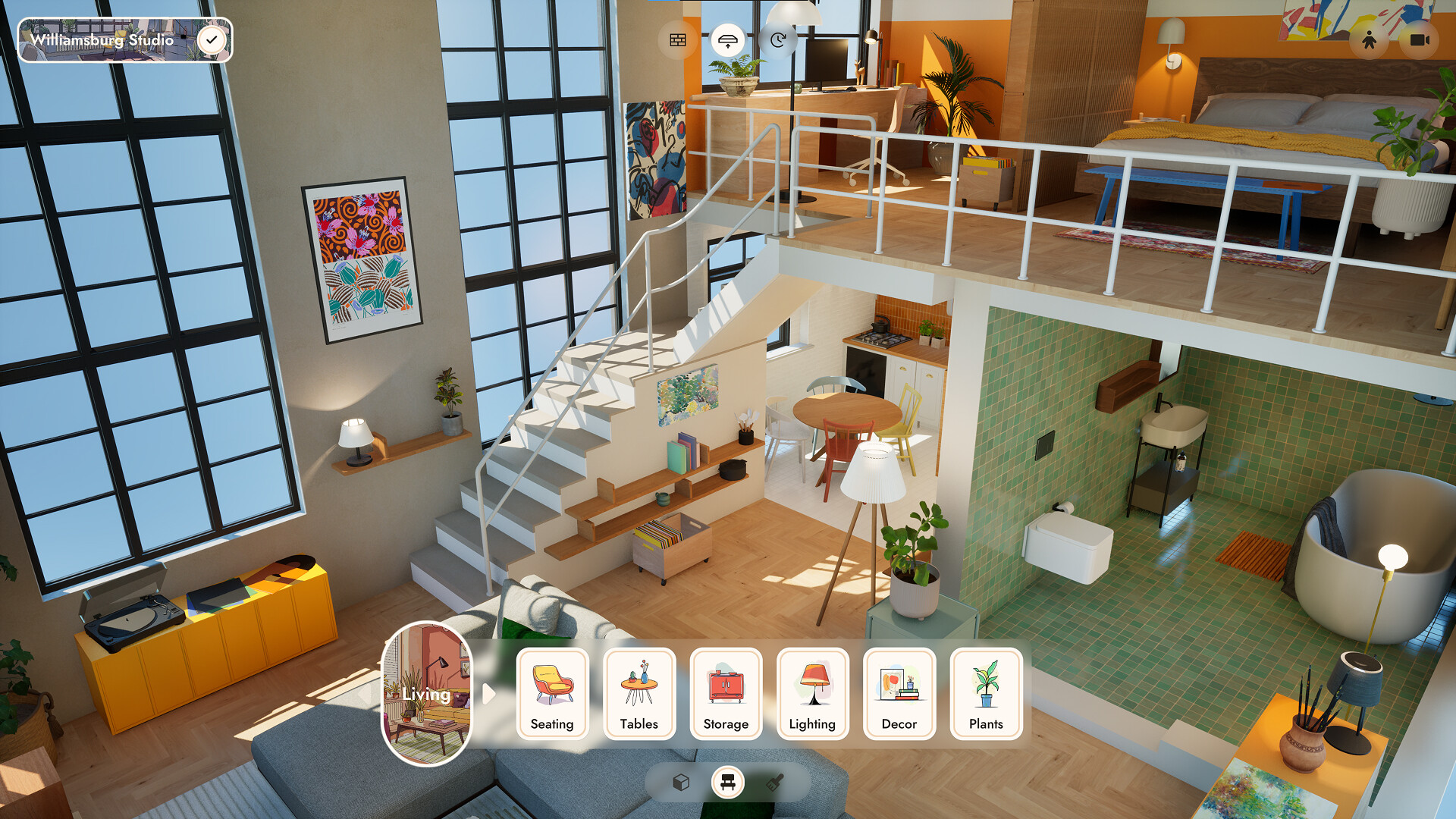Click the Tables category card
This screenshot has width=1456, height=819.
[x=639, y=695]
